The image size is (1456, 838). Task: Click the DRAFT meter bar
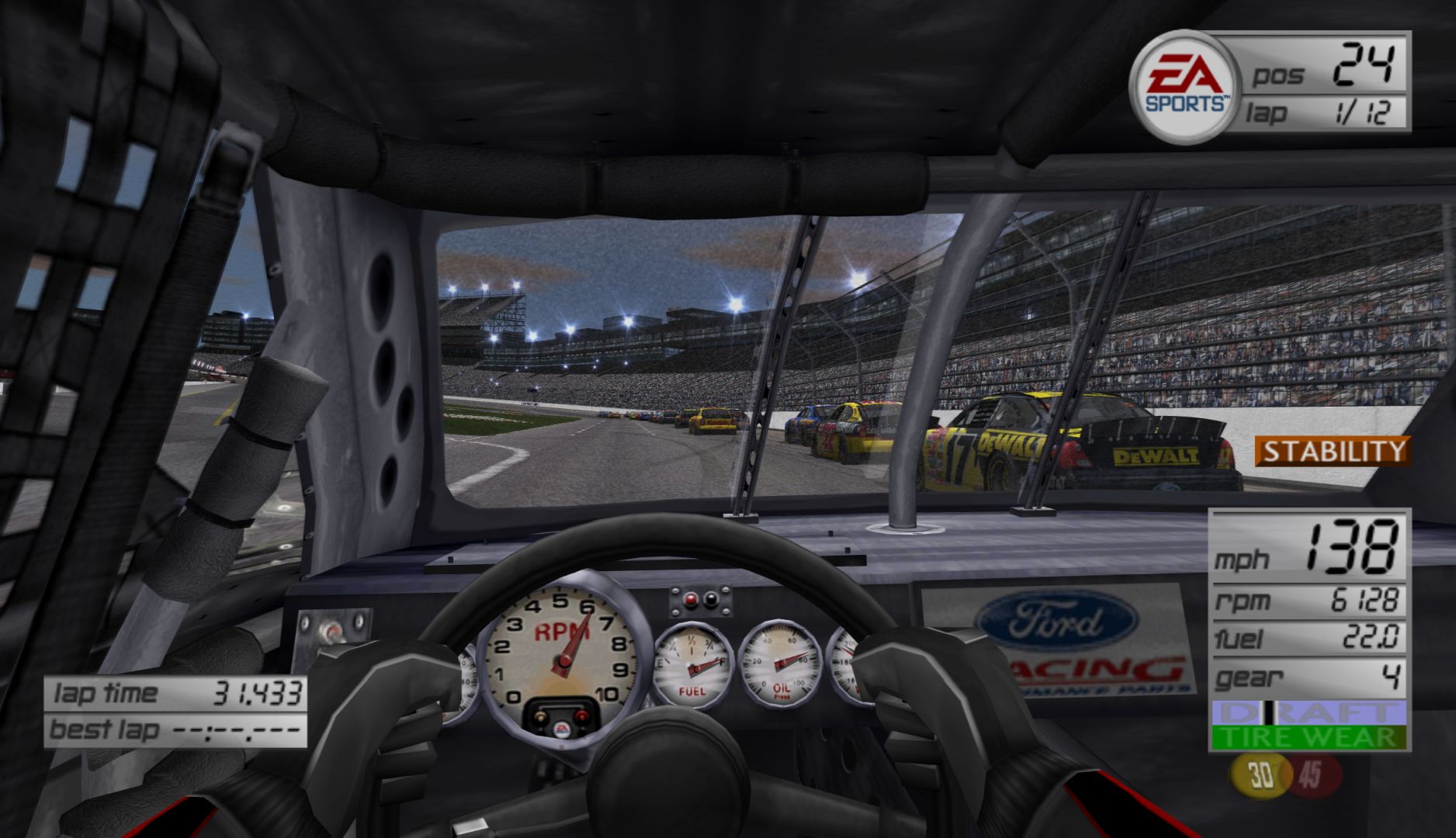coord(1308,713)
